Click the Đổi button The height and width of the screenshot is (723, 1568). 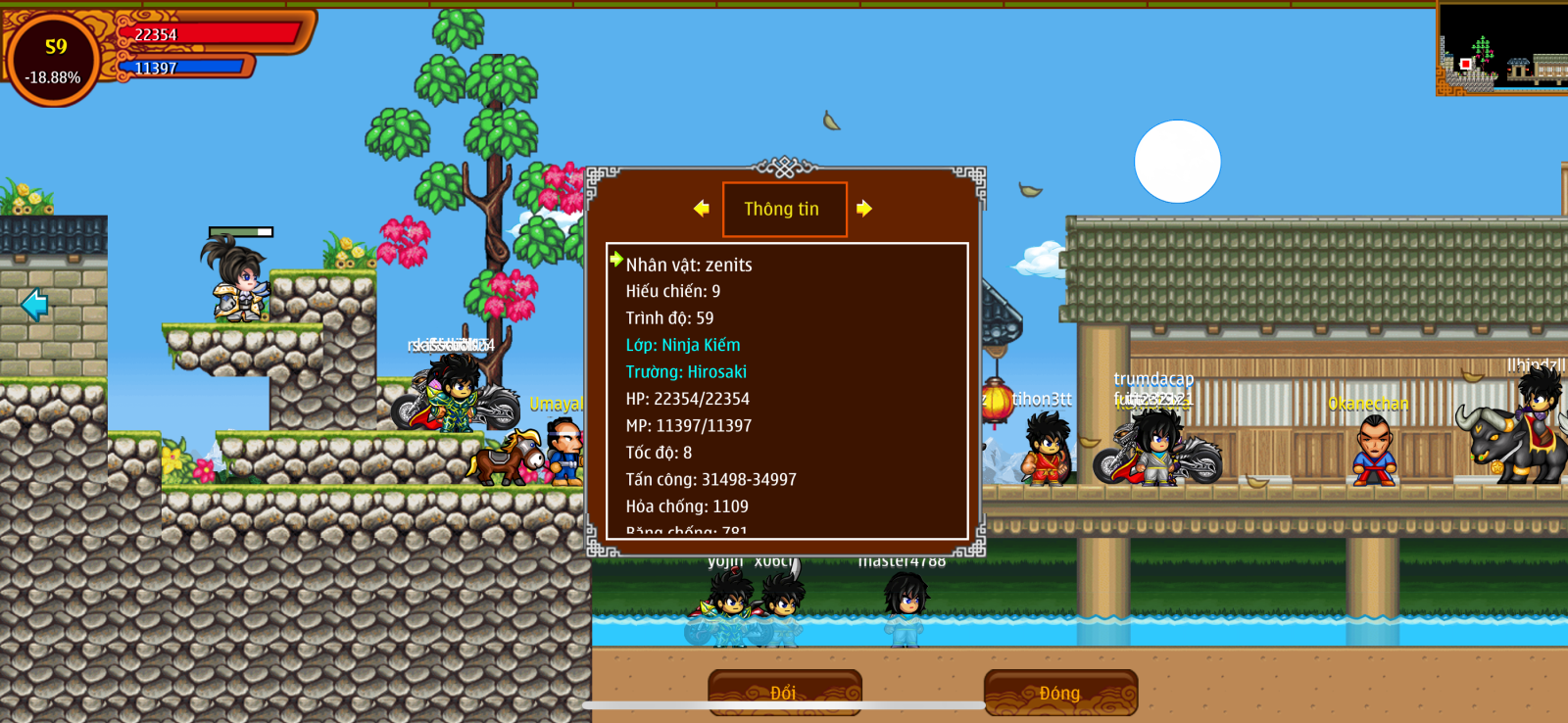pyautogui.click(x=784, y=693)
